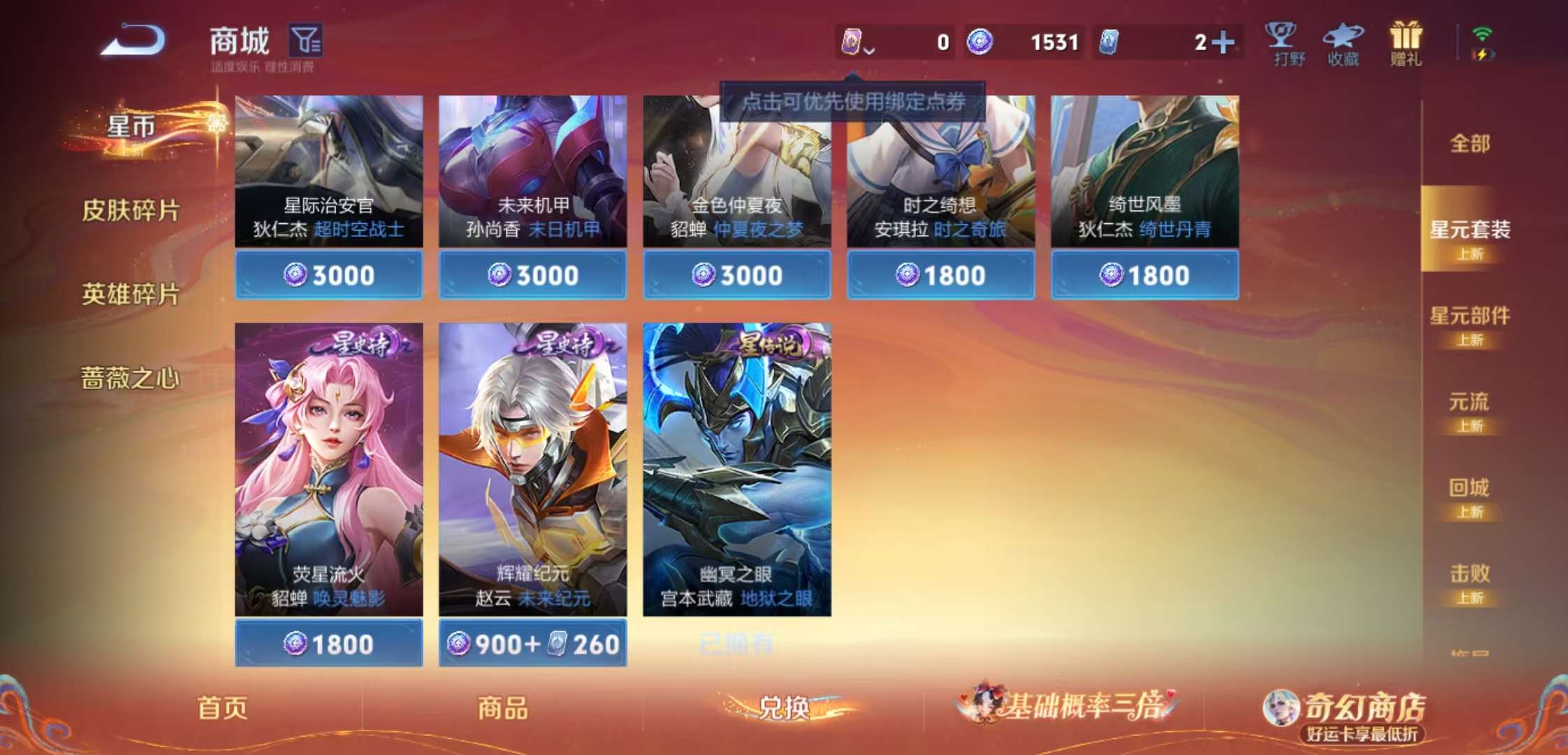Expand the bound coupon dropdown chevron

869,49
